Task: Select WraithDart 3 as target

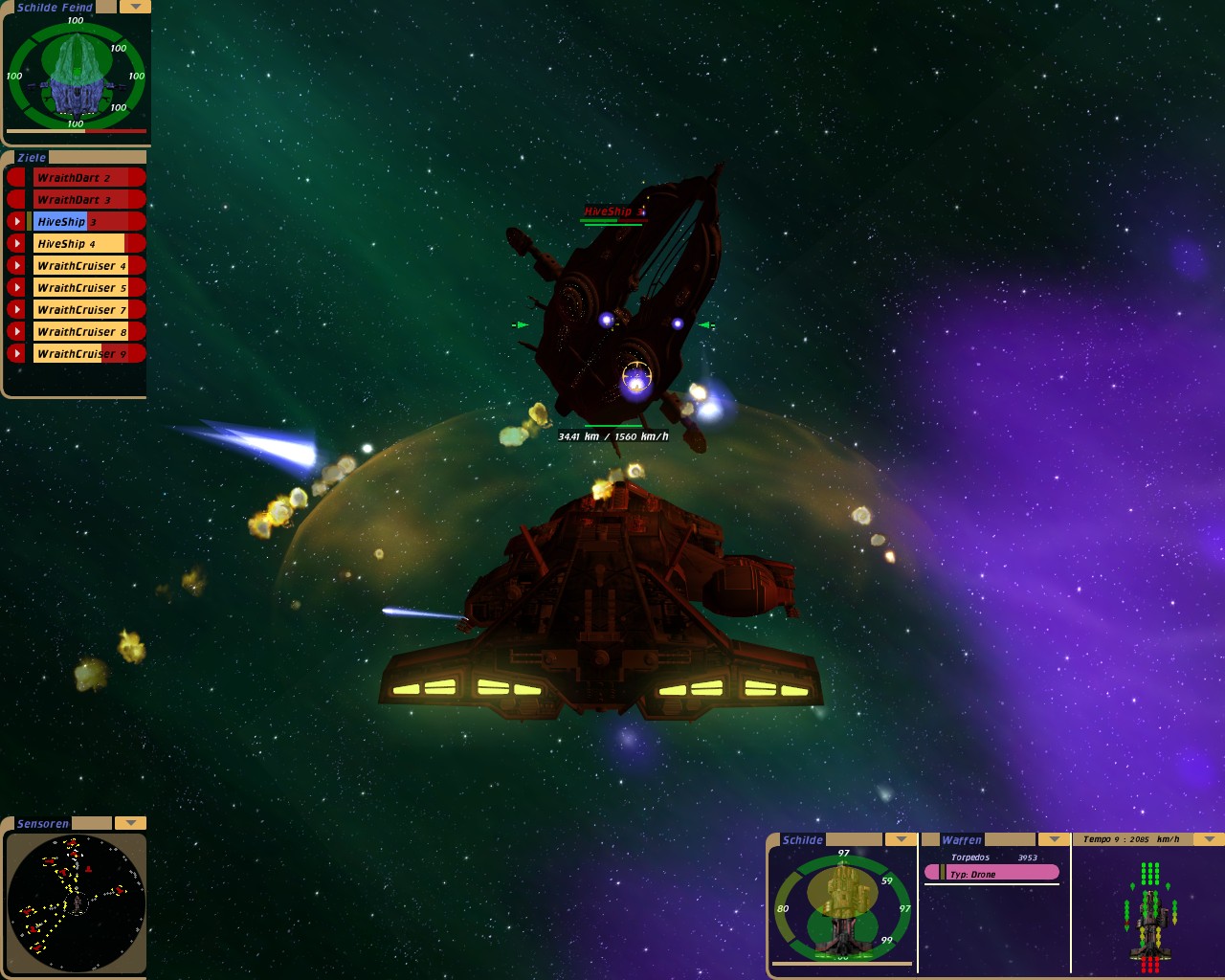Action: point(86,200)
